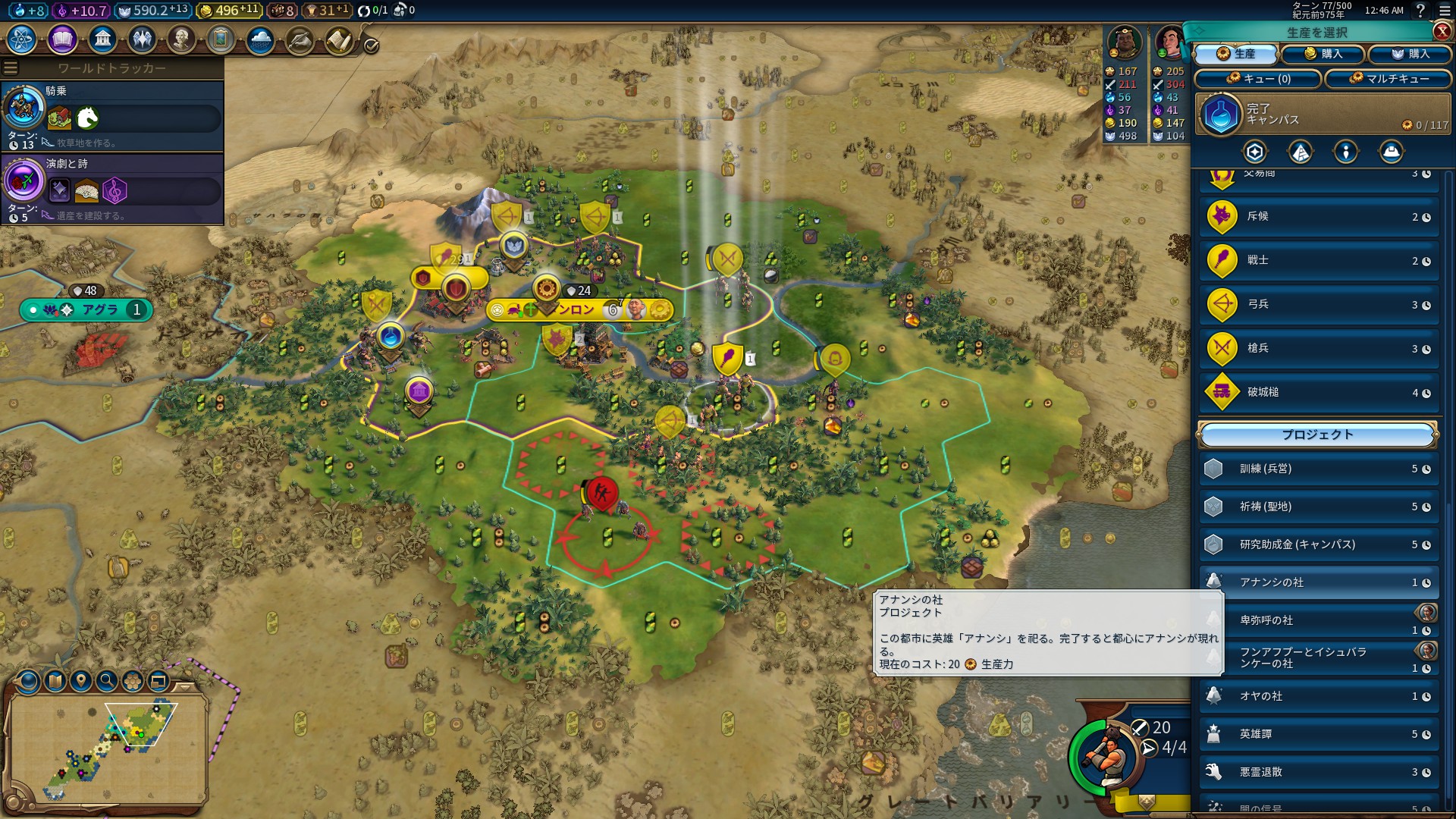The width and height of the screenshot is (1456, 819).
Task: Open the キュー (0) production queue
Action: point(1258,79)
